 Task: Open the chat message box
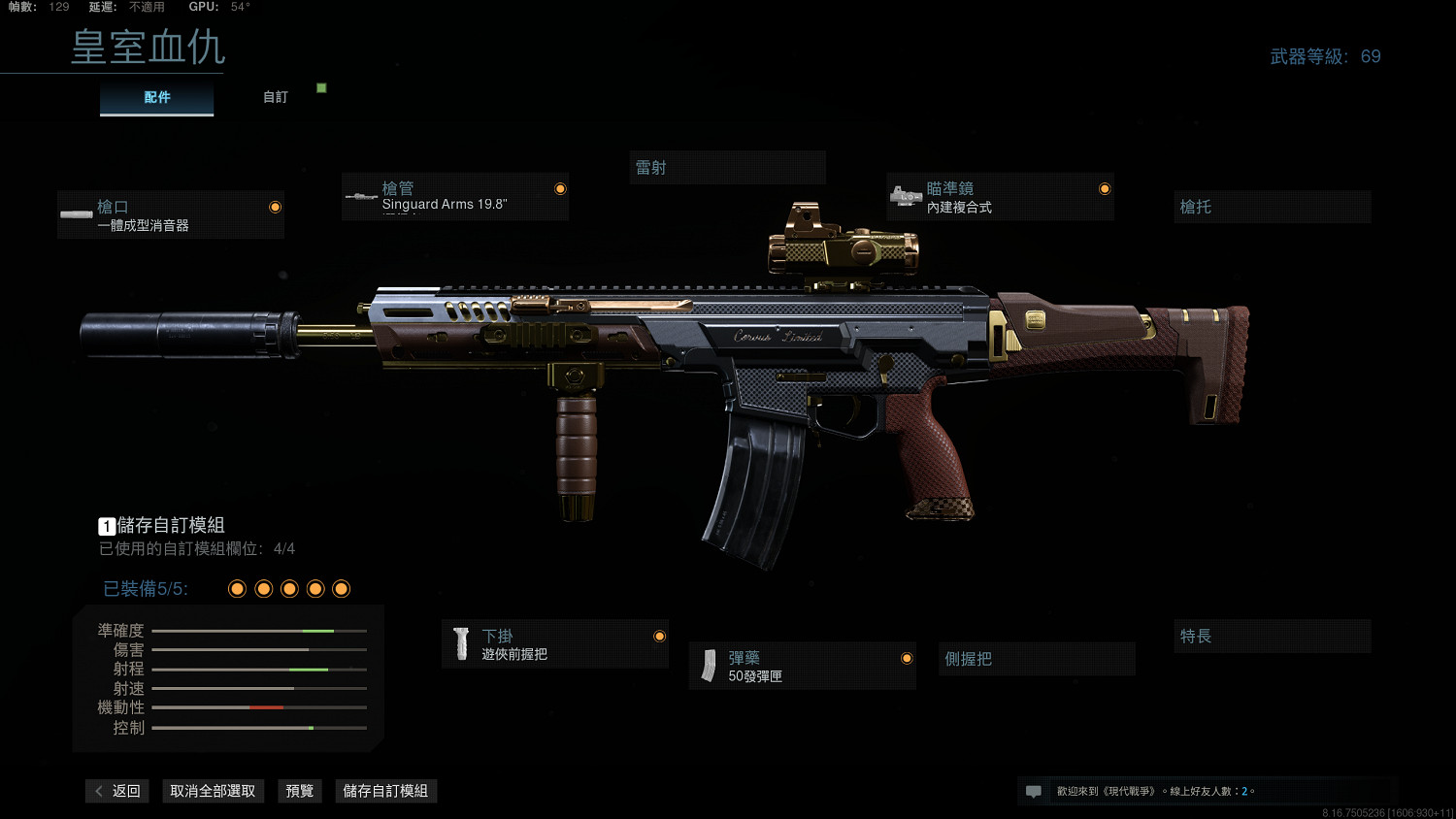(1034, 792)
